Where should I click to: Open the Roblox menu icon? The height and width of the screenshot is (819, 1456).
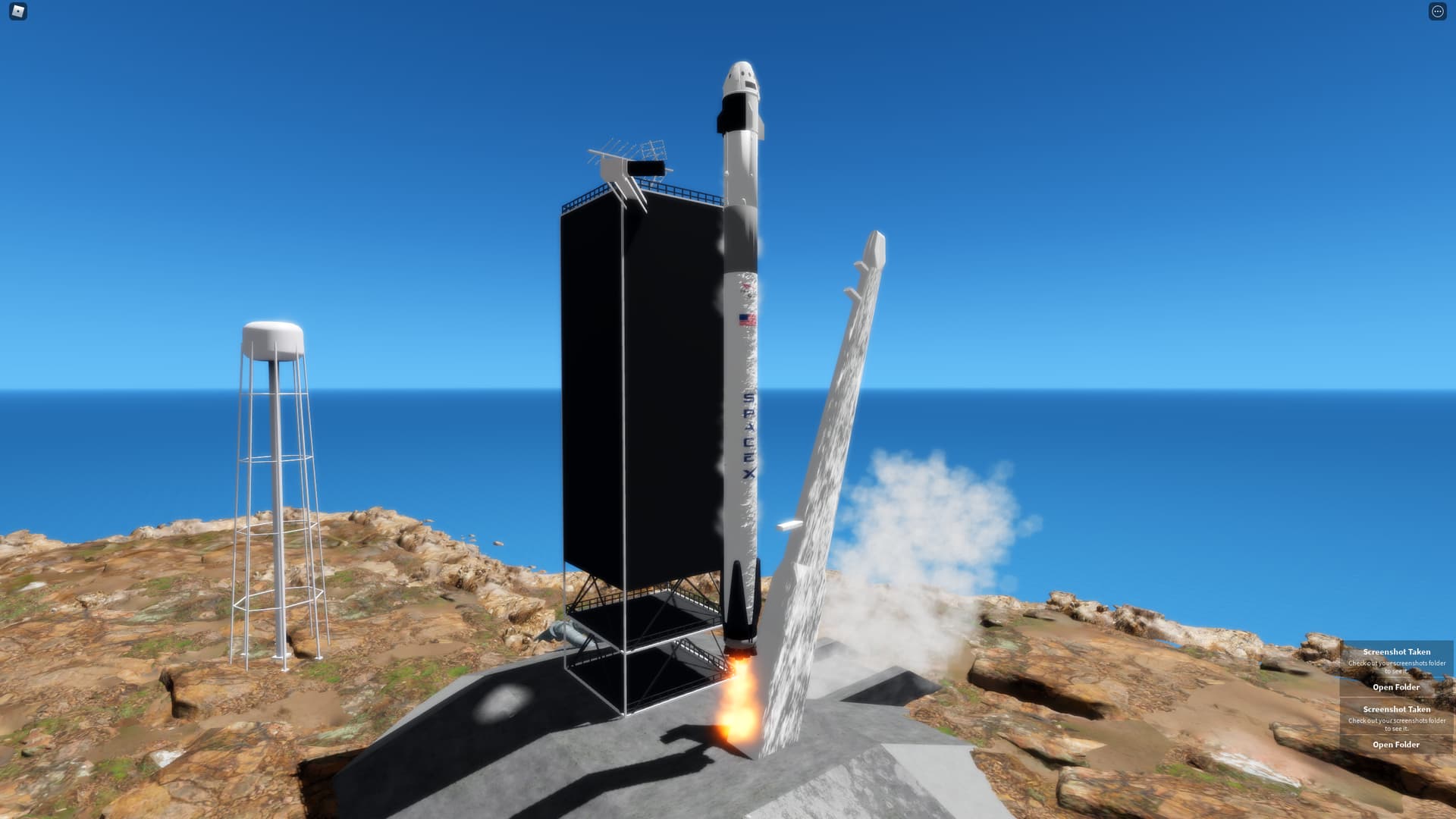pos(18,11)
